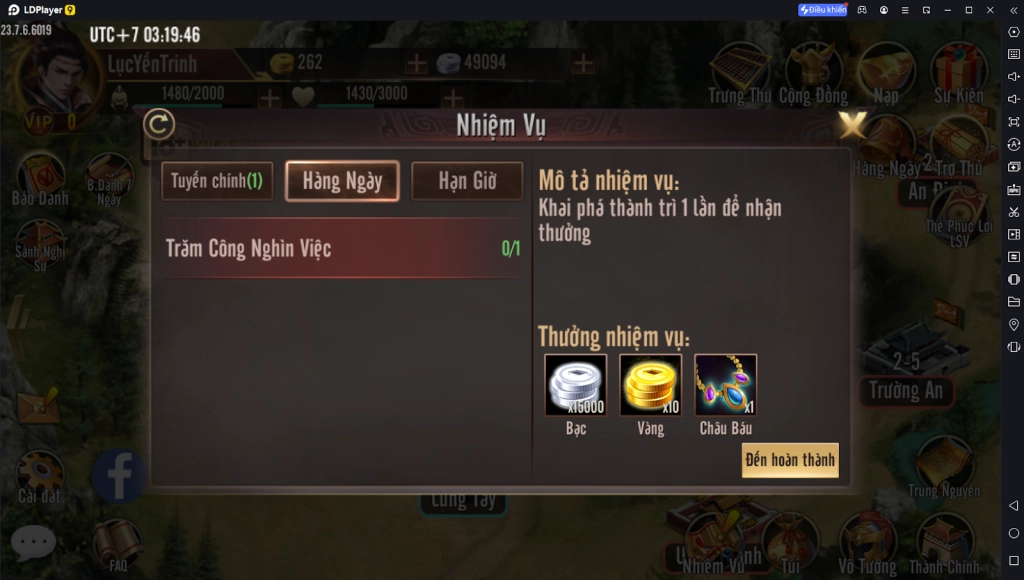Inspect the Vàng gold coin reward

(x=650, y=385)
